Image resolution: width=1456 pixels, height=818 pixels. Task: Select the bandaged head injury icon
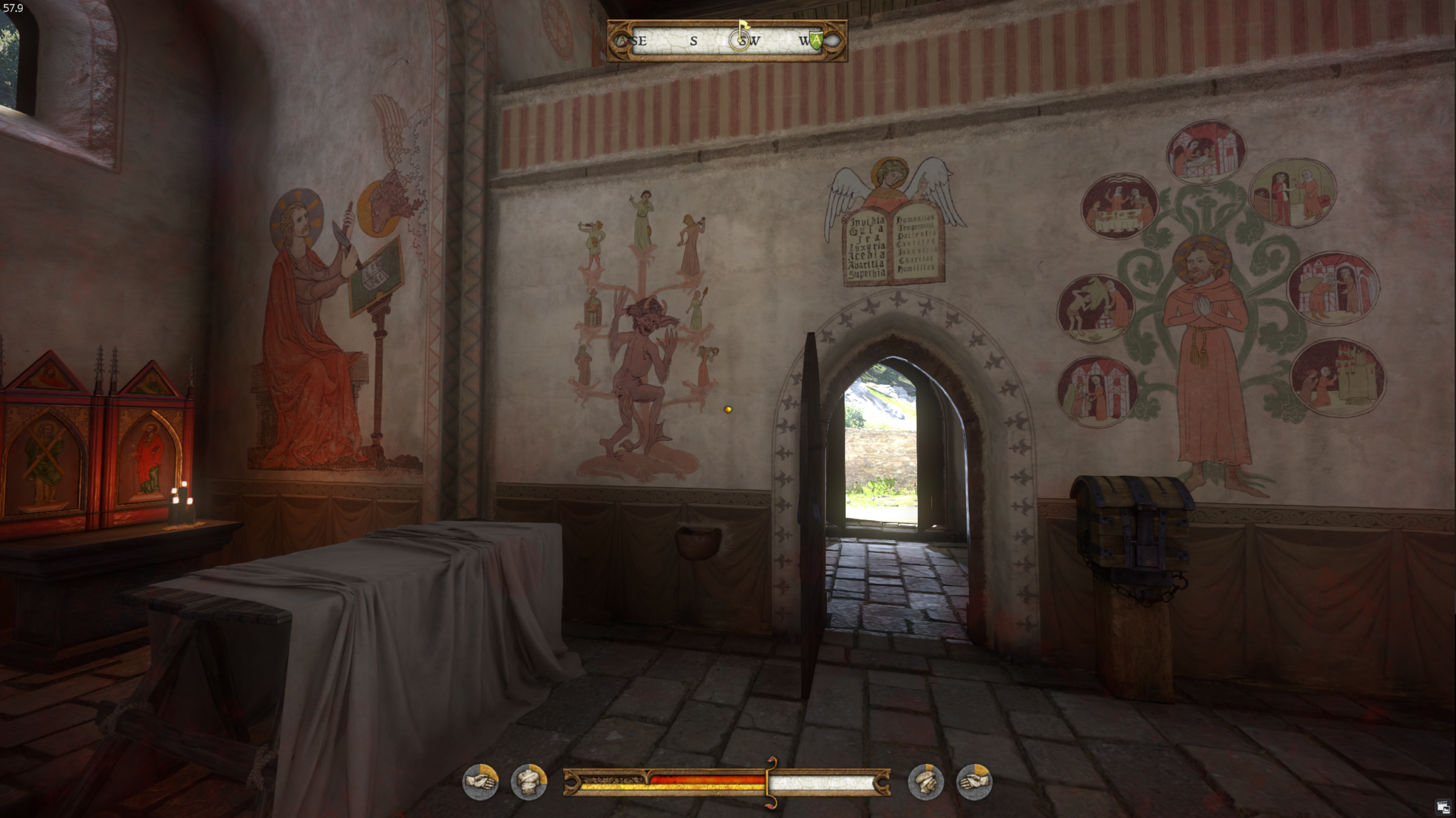coord(926,782)
